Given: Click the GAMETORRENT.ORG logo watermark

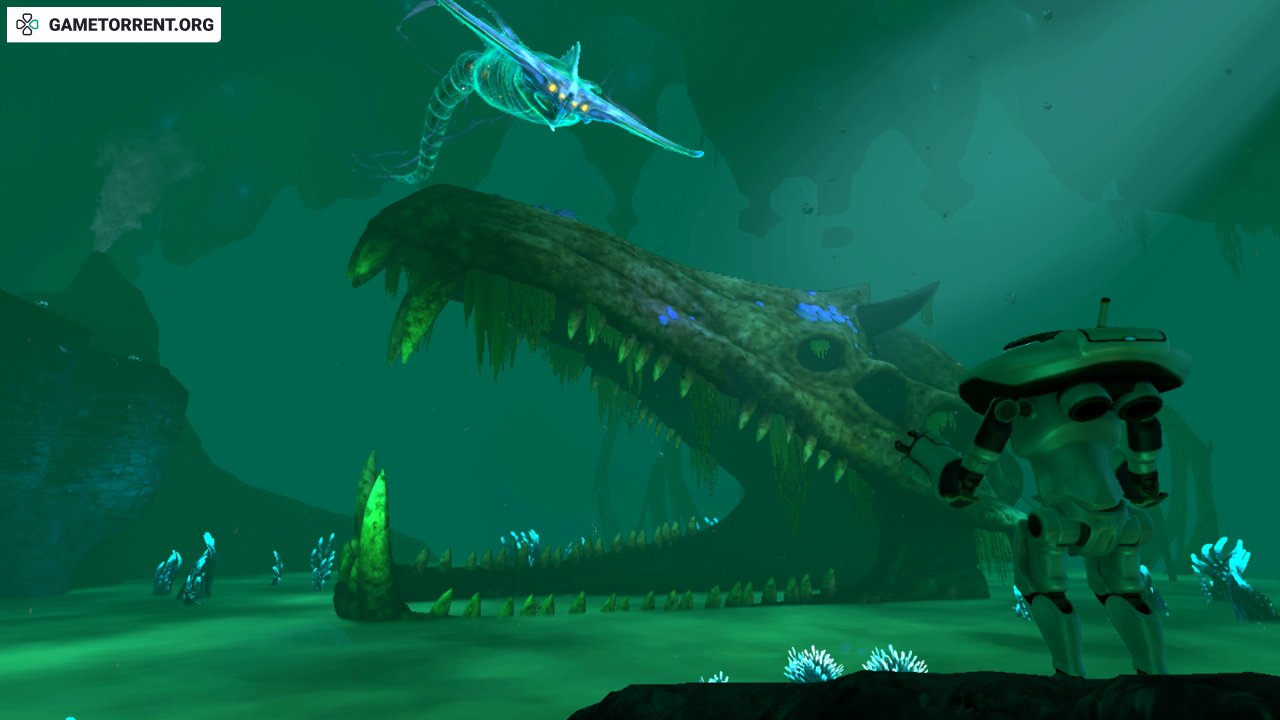Looking at the screenshot, I should click(x=114, y=25).
